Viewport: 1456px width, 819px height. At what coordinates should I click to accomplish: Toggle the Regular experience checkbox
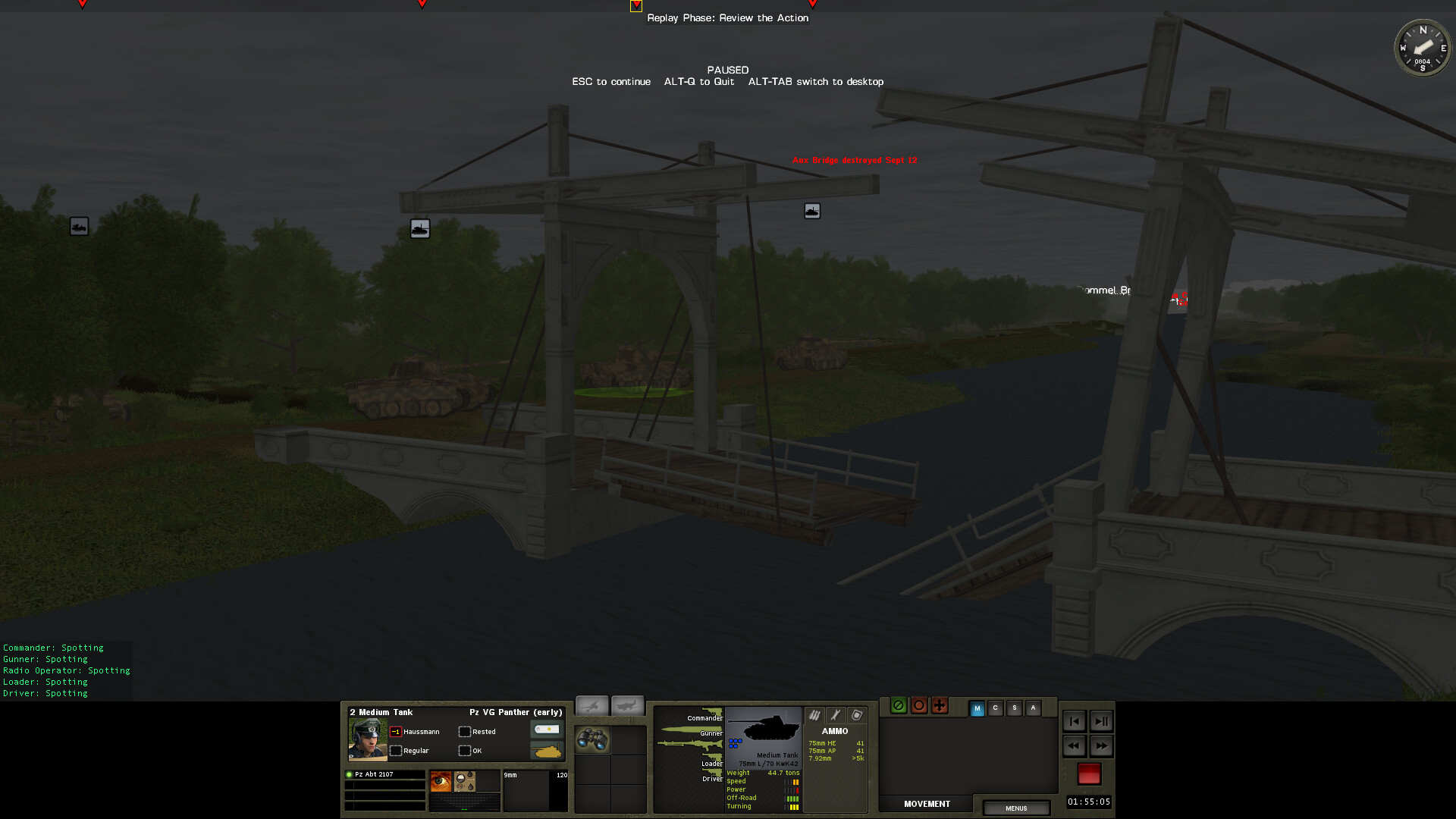397,751
